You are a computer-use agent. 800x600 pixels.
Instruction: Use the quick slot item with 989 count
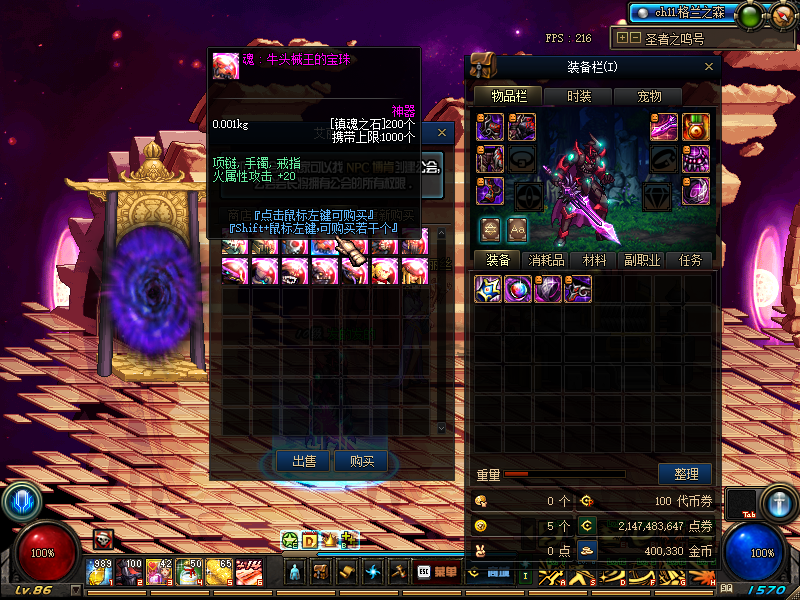tap(102, 572)
